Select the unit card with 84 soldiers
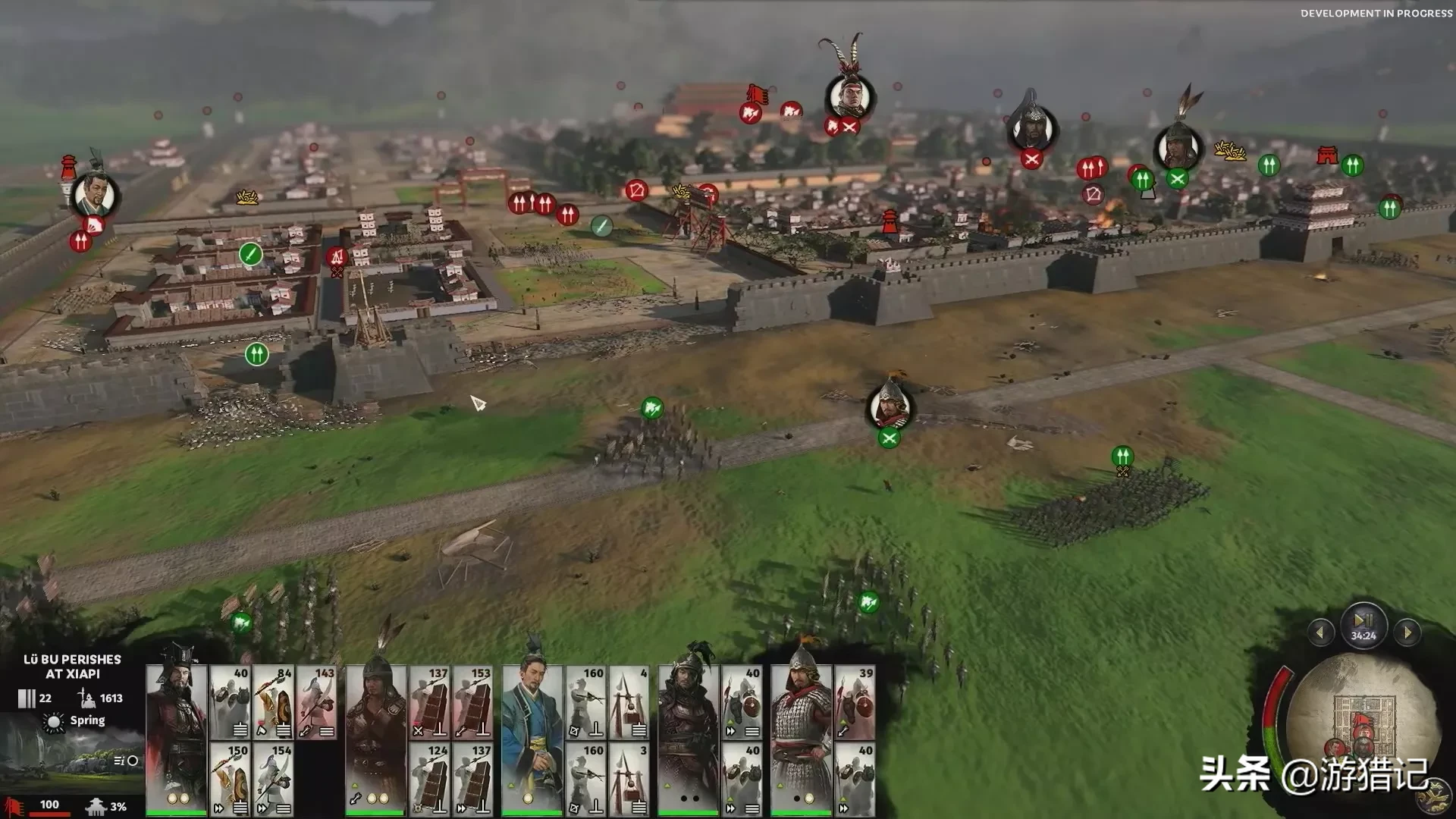This screenshot has height=819, width=1456. (x=274, y=701)
